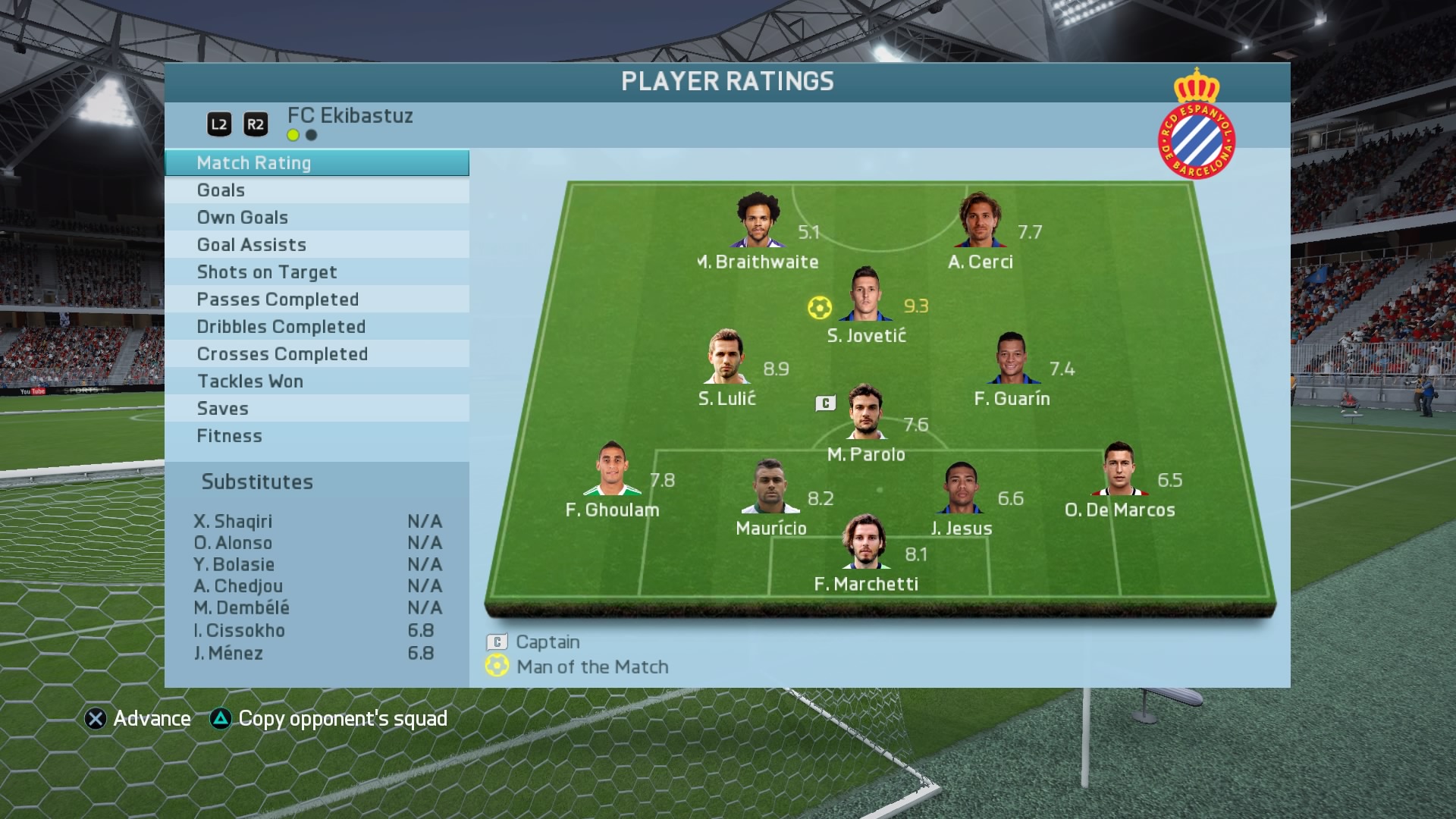Switch to Shots on Target
Image resolution: width=1456 pixels, height=819 pixels.
316,272
